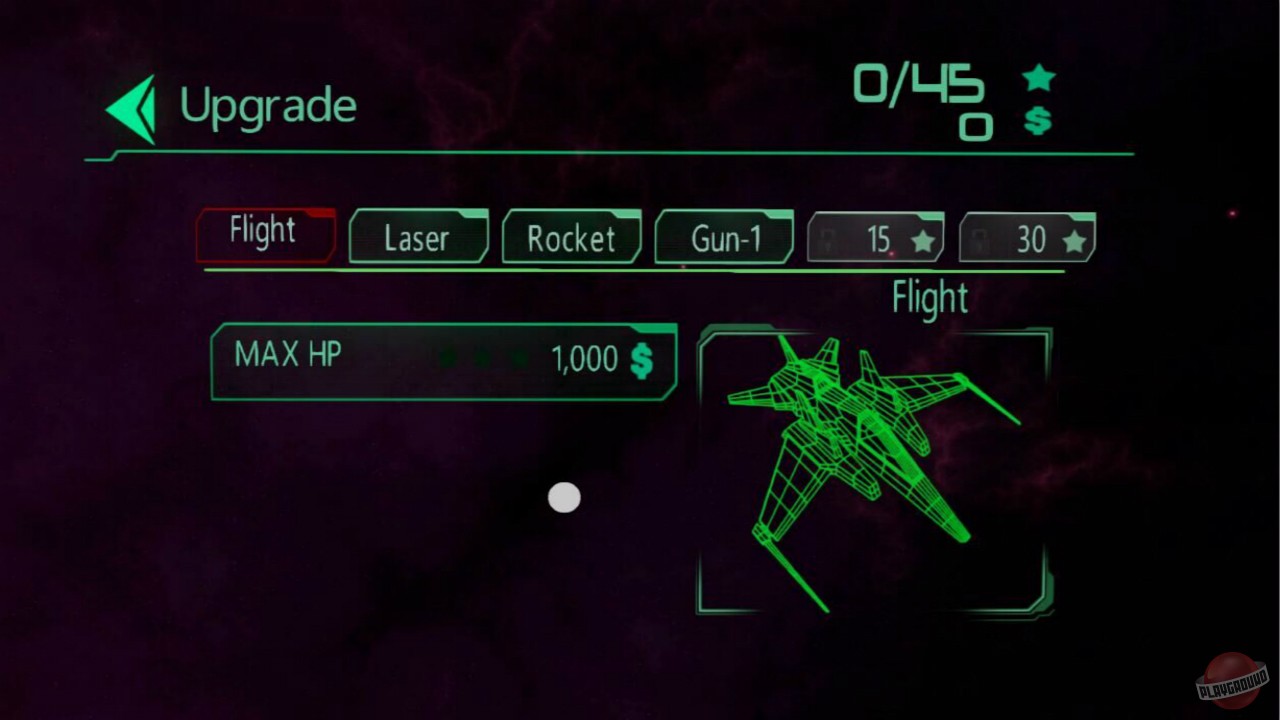
Task: Click the star icon beside the 30 label
Action: [1075, 238]
